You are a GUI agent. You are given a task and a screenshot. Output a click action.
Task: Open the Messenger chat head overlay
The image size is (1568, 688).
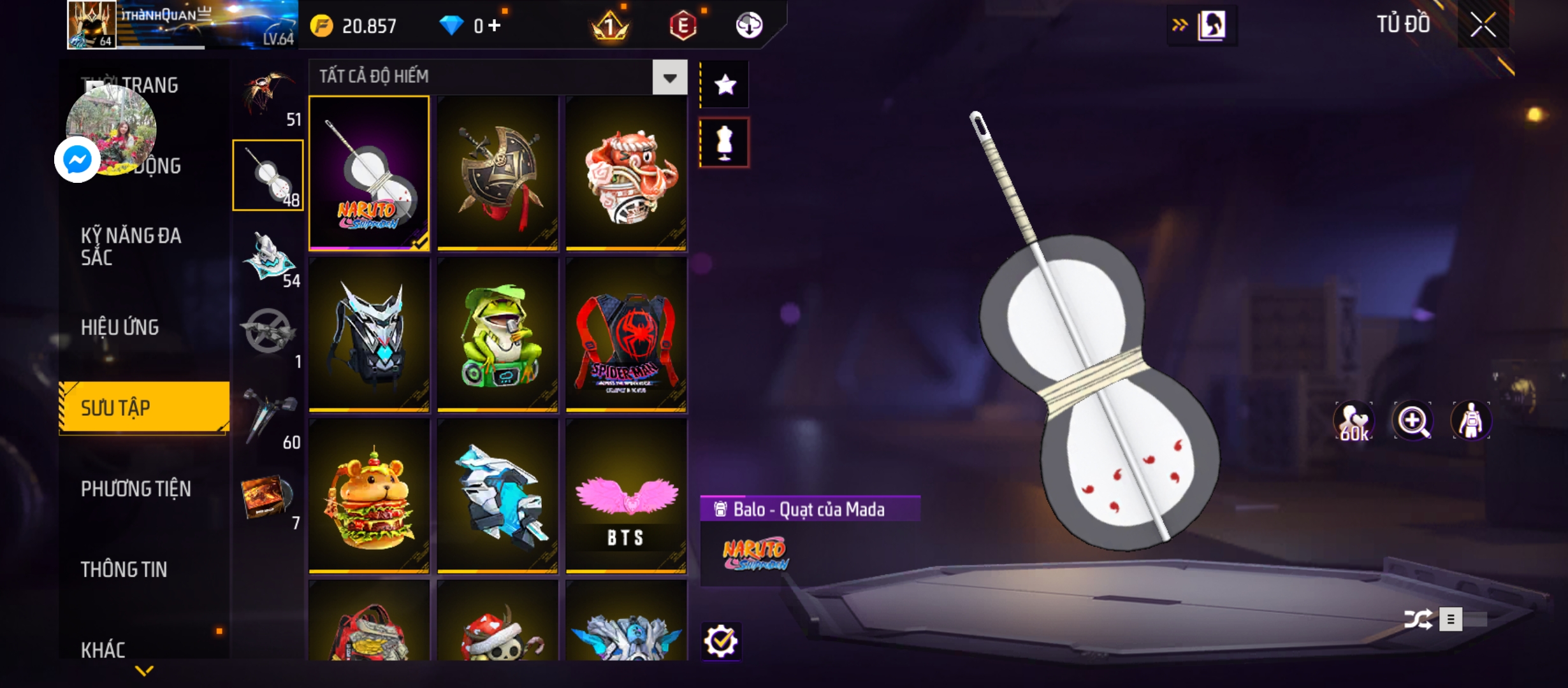(78, 159)
